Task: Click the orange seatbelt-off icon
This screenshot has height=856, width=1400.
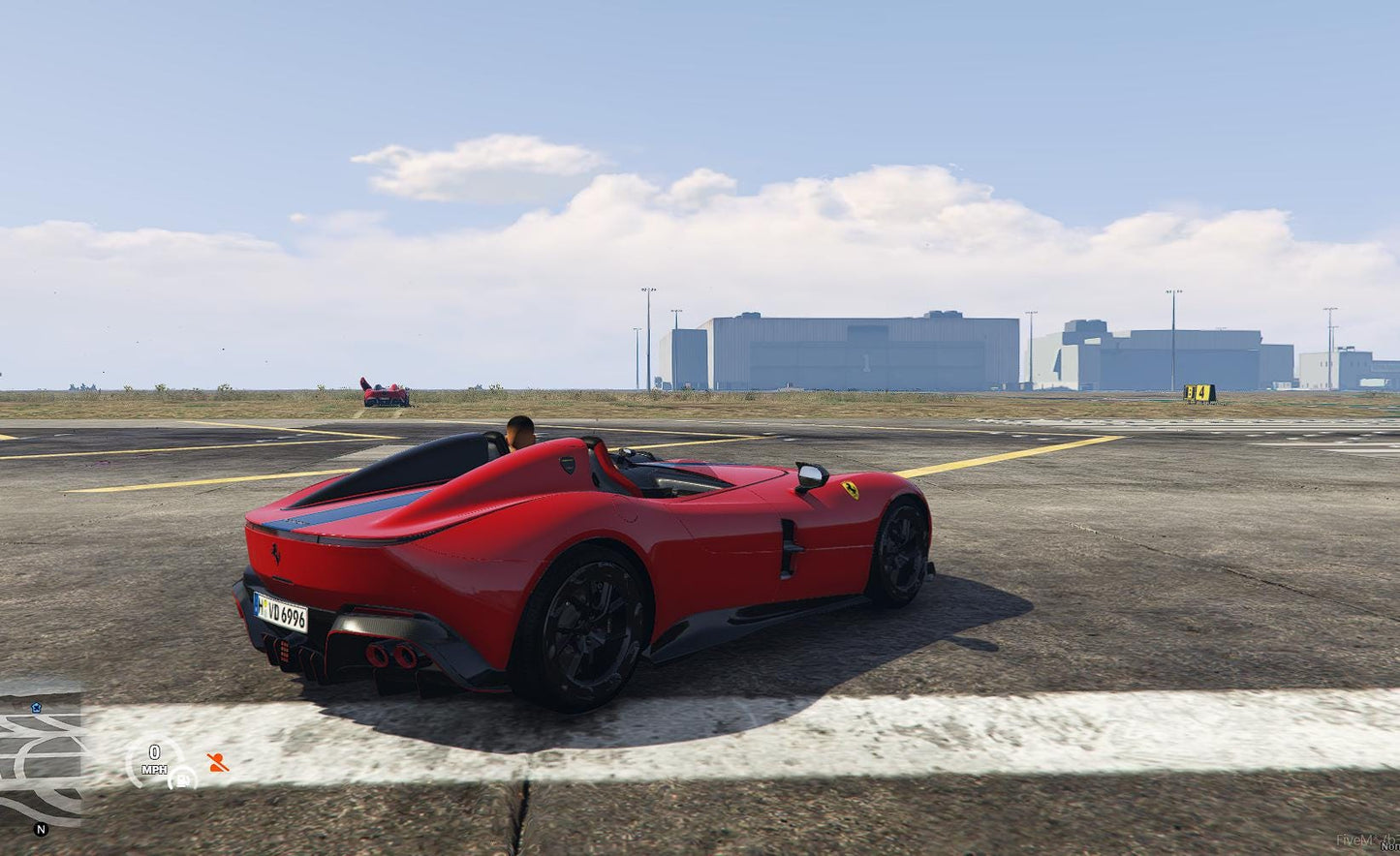Action: tap(218, 763)
